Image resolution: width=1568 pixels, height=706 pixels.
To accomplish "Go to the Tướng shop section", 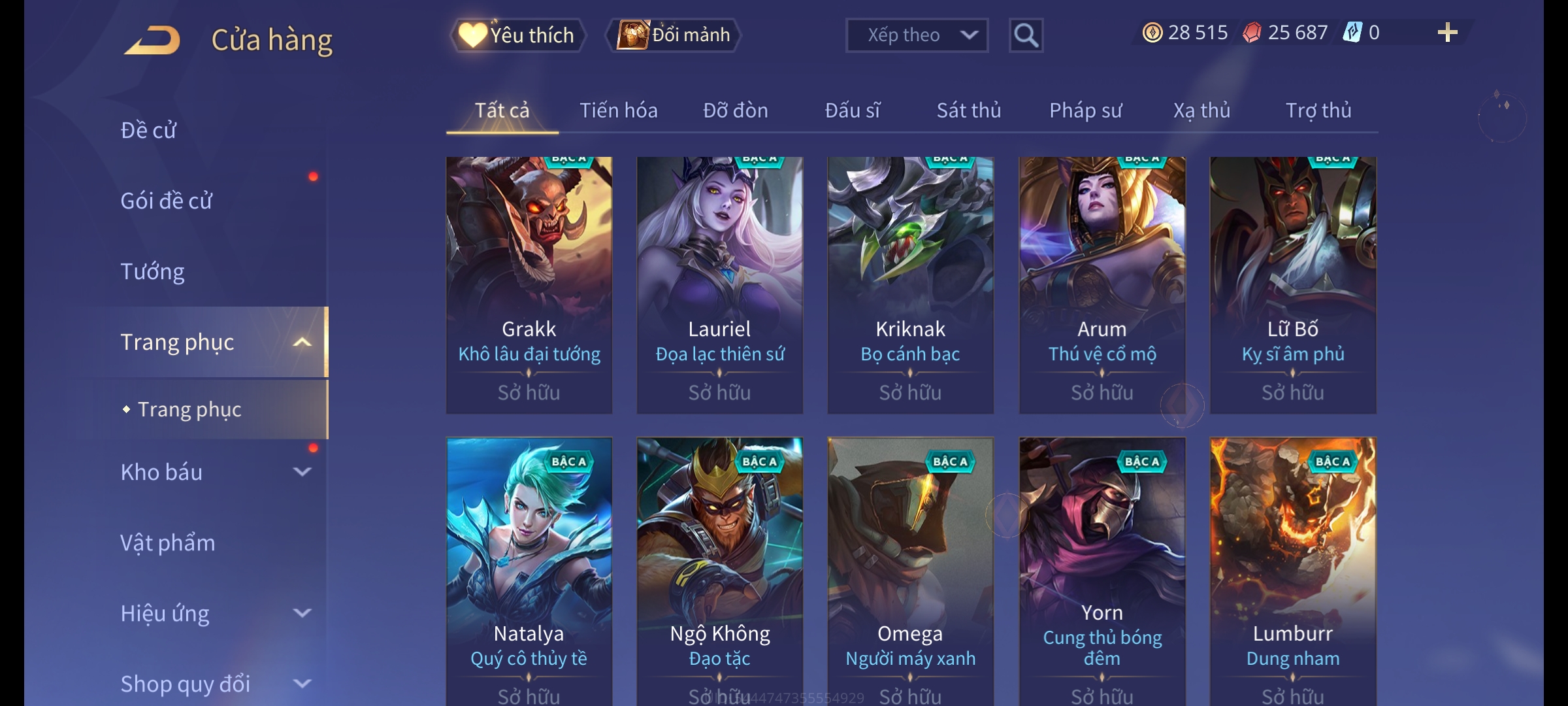I will point(152,271).
